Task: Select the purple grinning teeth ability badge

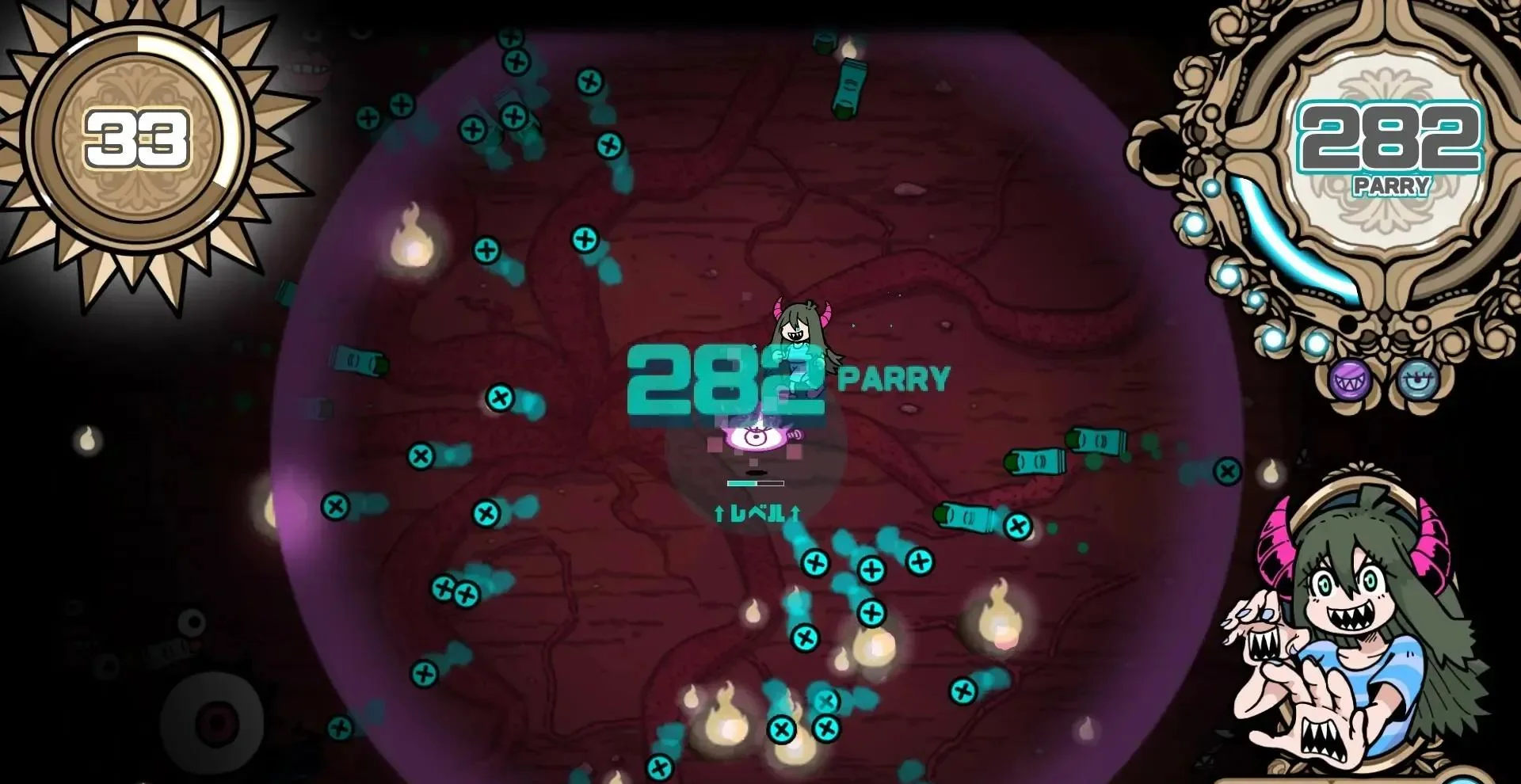Action: (x=1350, y=381)
